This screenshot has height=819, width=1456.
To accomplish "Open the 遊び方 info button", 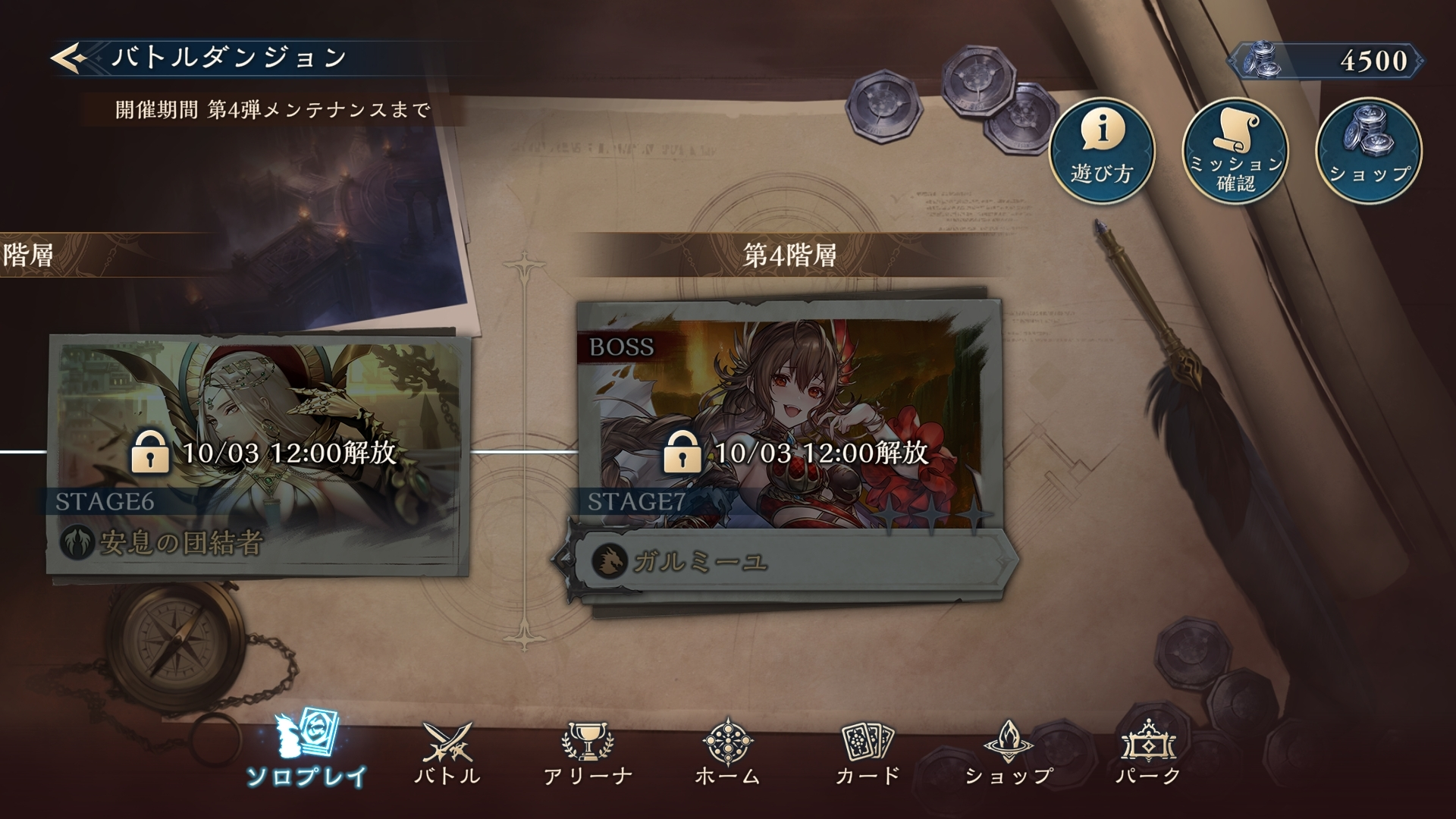I will click(1101, 150).
